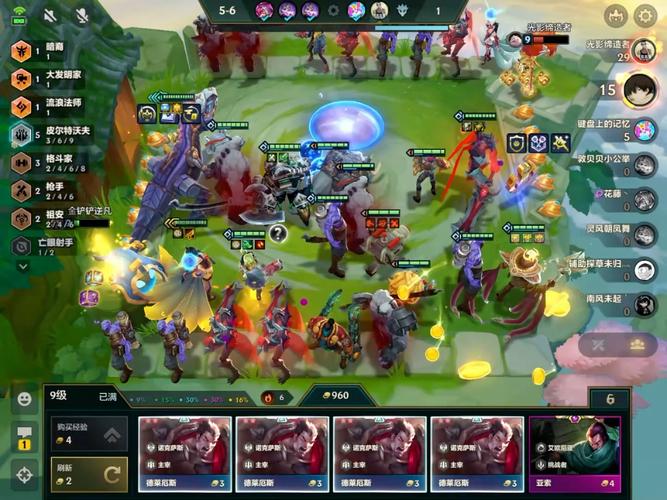Image resolution: width=667 pixels, height=500 pixels.
Task: Buy experience with the 购买经验 button
Action: pos(89,433)
